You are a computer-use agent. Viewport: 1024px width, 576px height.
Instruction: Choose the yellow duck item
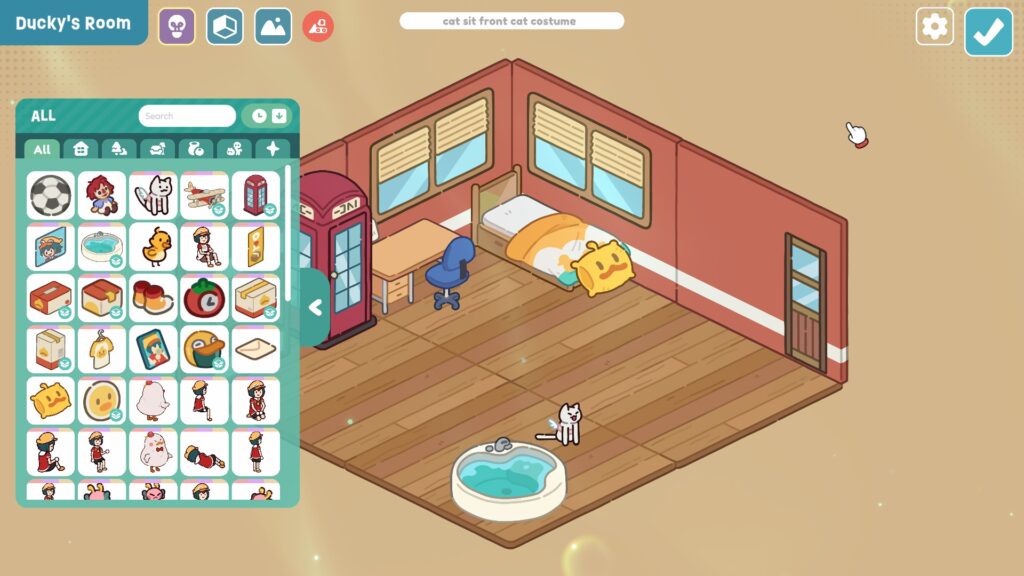click(153, 246)
